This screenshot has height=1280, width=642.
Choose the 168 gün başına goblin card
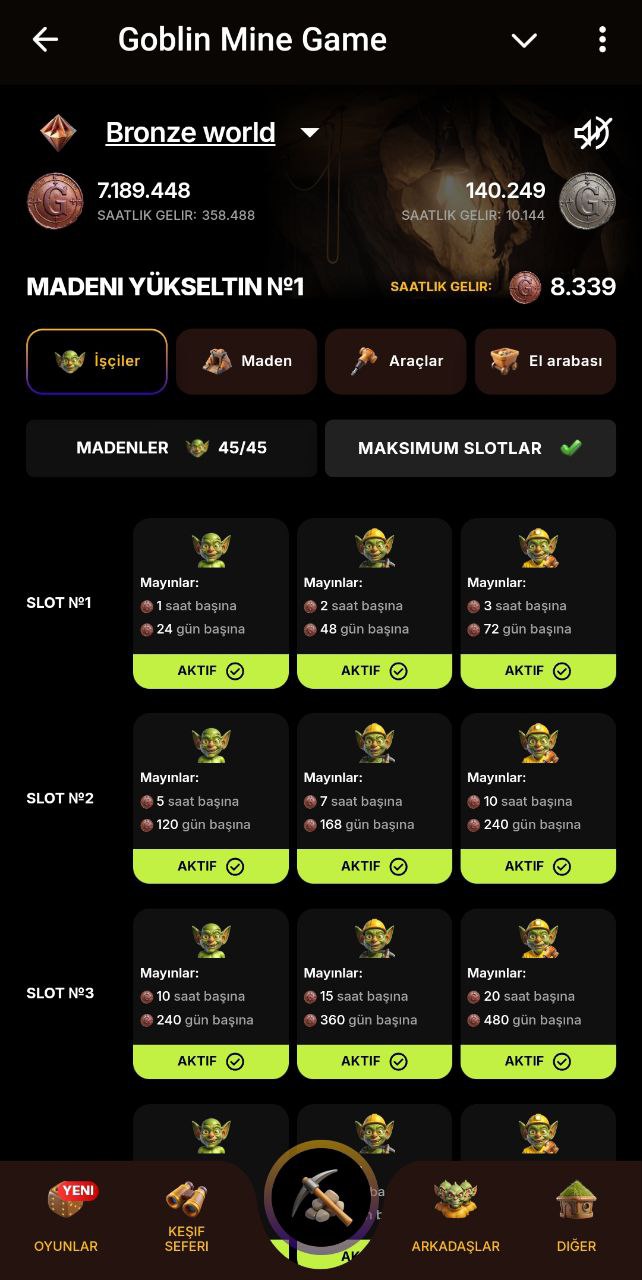(x=374, y=785)
